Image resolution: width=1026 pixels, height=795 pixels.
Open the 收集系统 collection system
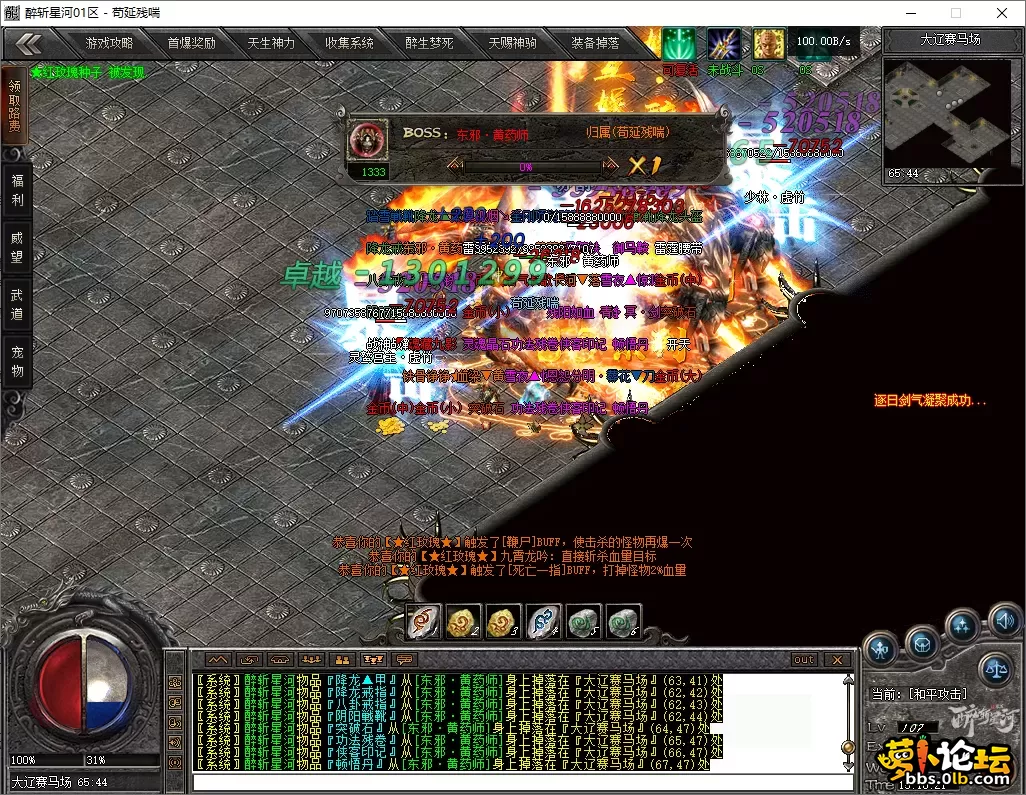pyautogui.click(x=349, y=43)
